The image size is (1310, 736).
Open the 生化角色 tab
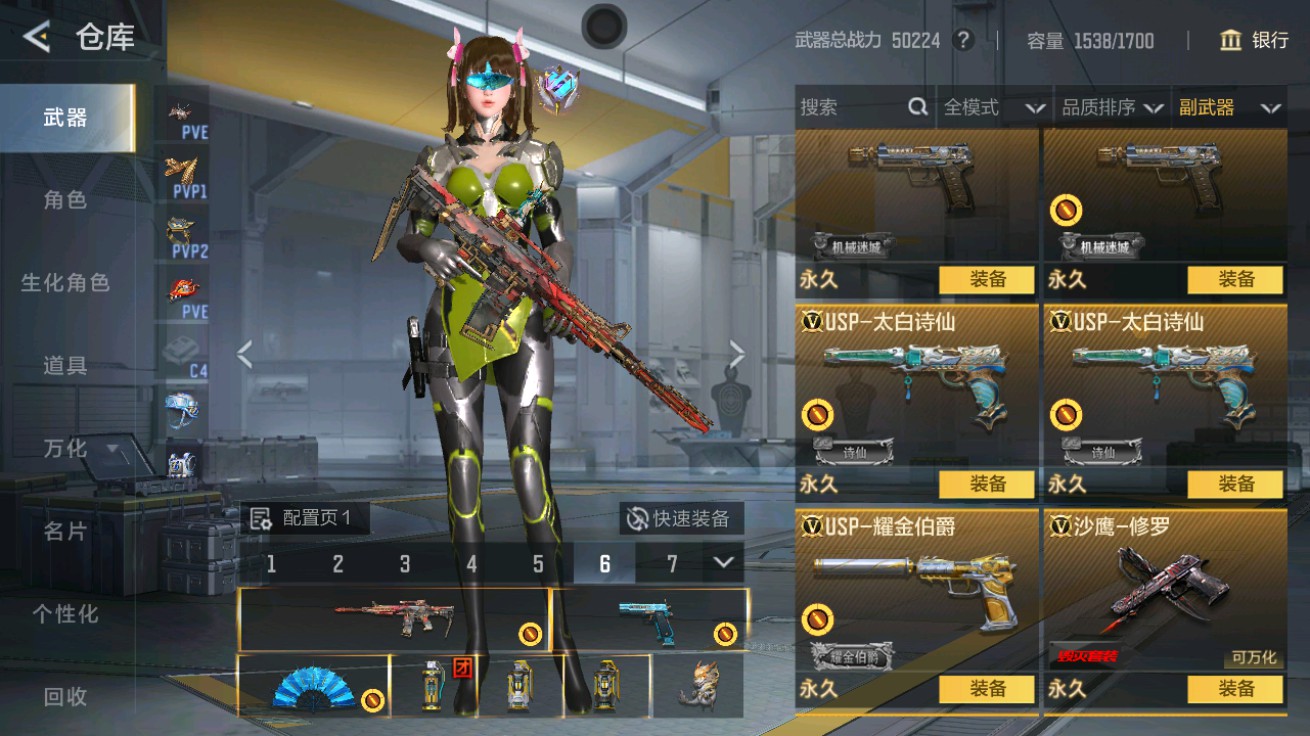(65, 283)
